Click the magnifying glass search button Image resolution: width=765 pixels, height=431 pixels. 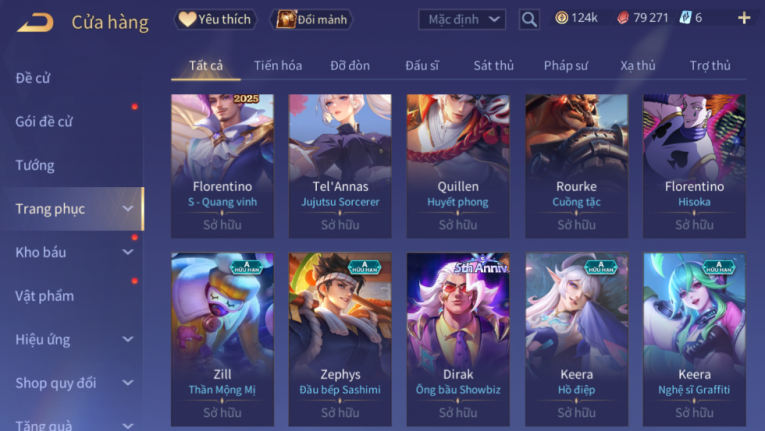click(x=529, y=19)
